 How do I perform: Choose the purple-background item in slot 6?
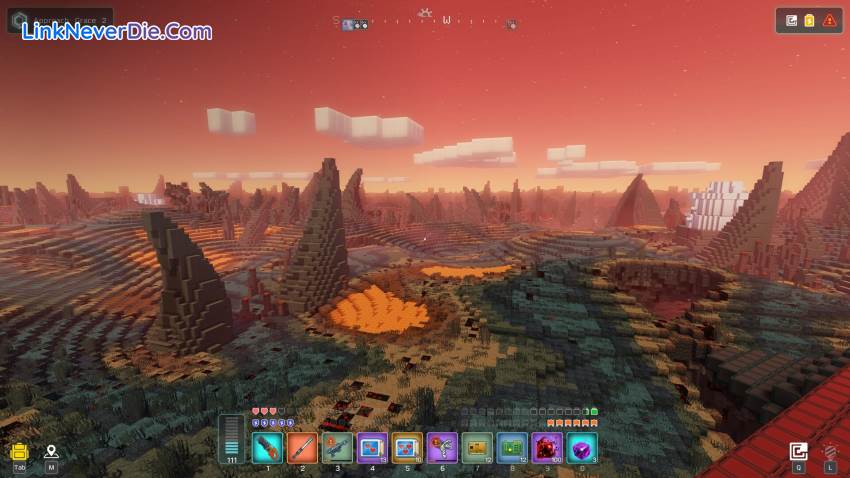[x=442, y=447]
